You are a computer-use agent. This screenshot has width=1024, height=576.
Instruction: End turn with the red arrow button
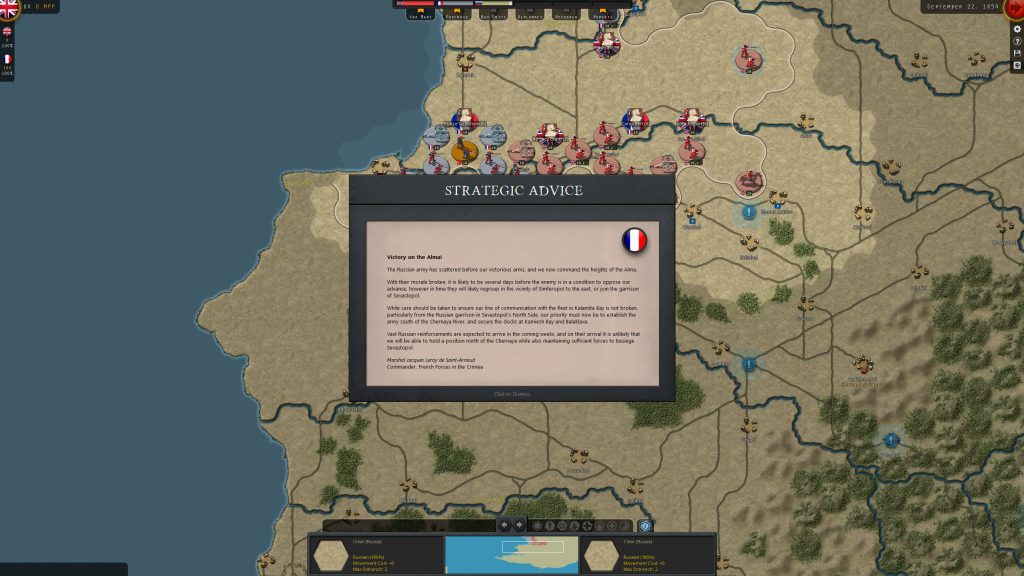tap(1014, 8)
